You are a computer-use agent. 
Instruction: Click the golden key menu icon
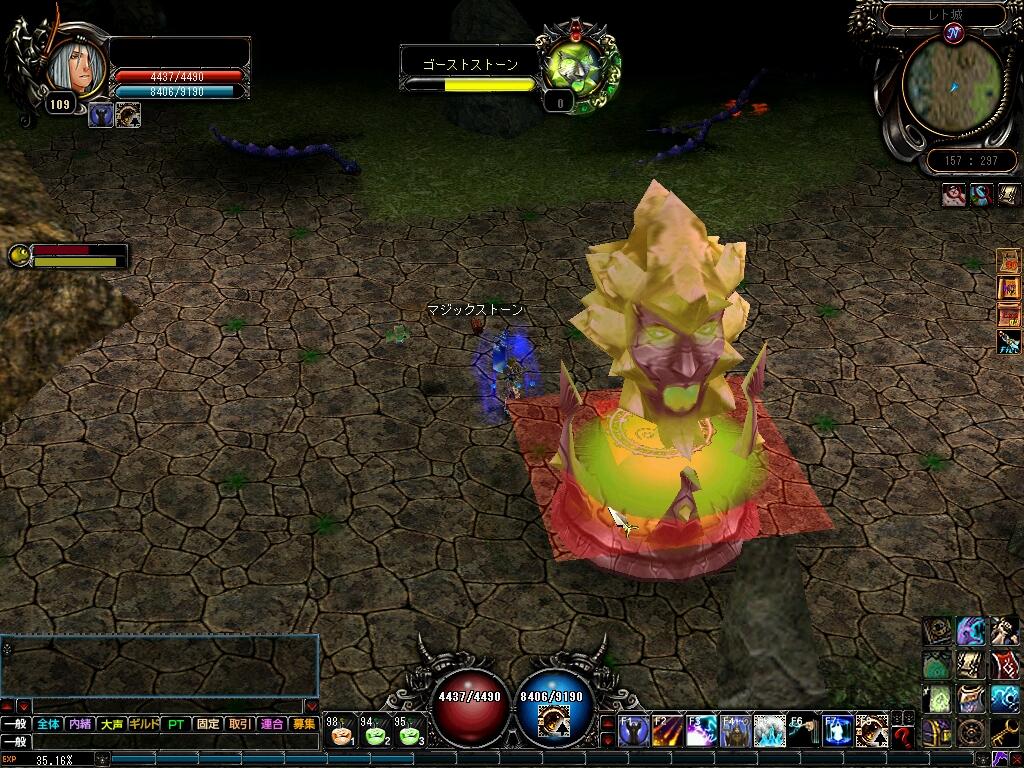pos(1004,733)
